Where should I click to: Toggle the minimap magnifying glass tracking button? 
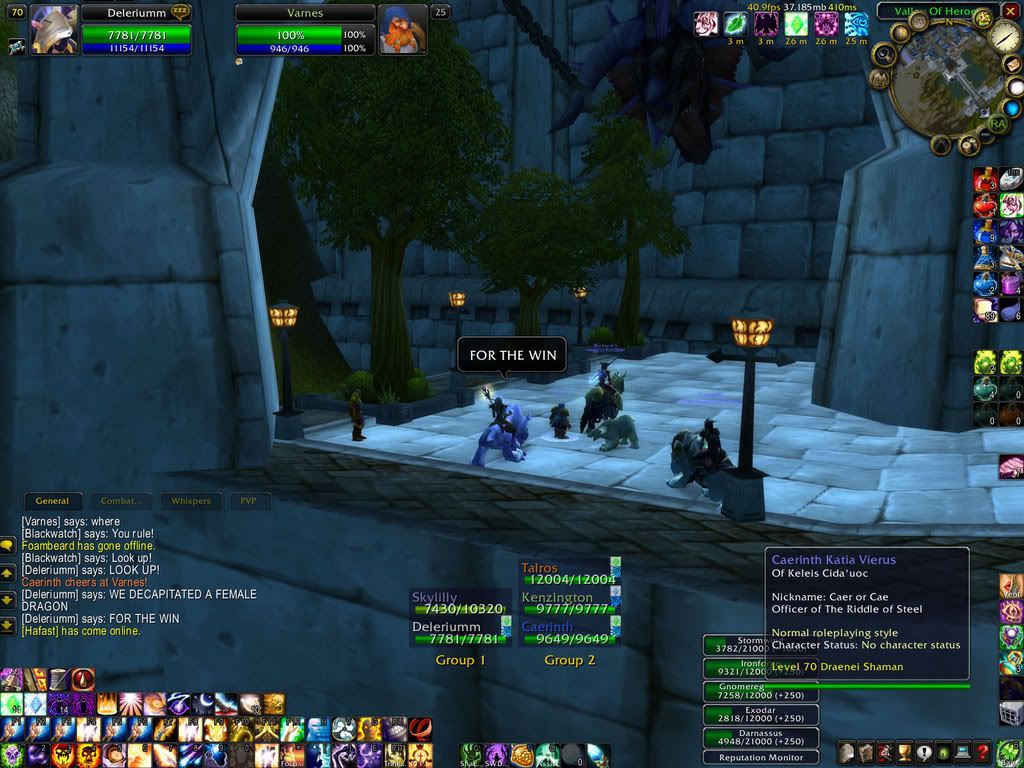pyautogui.click(x=882, y=54)
